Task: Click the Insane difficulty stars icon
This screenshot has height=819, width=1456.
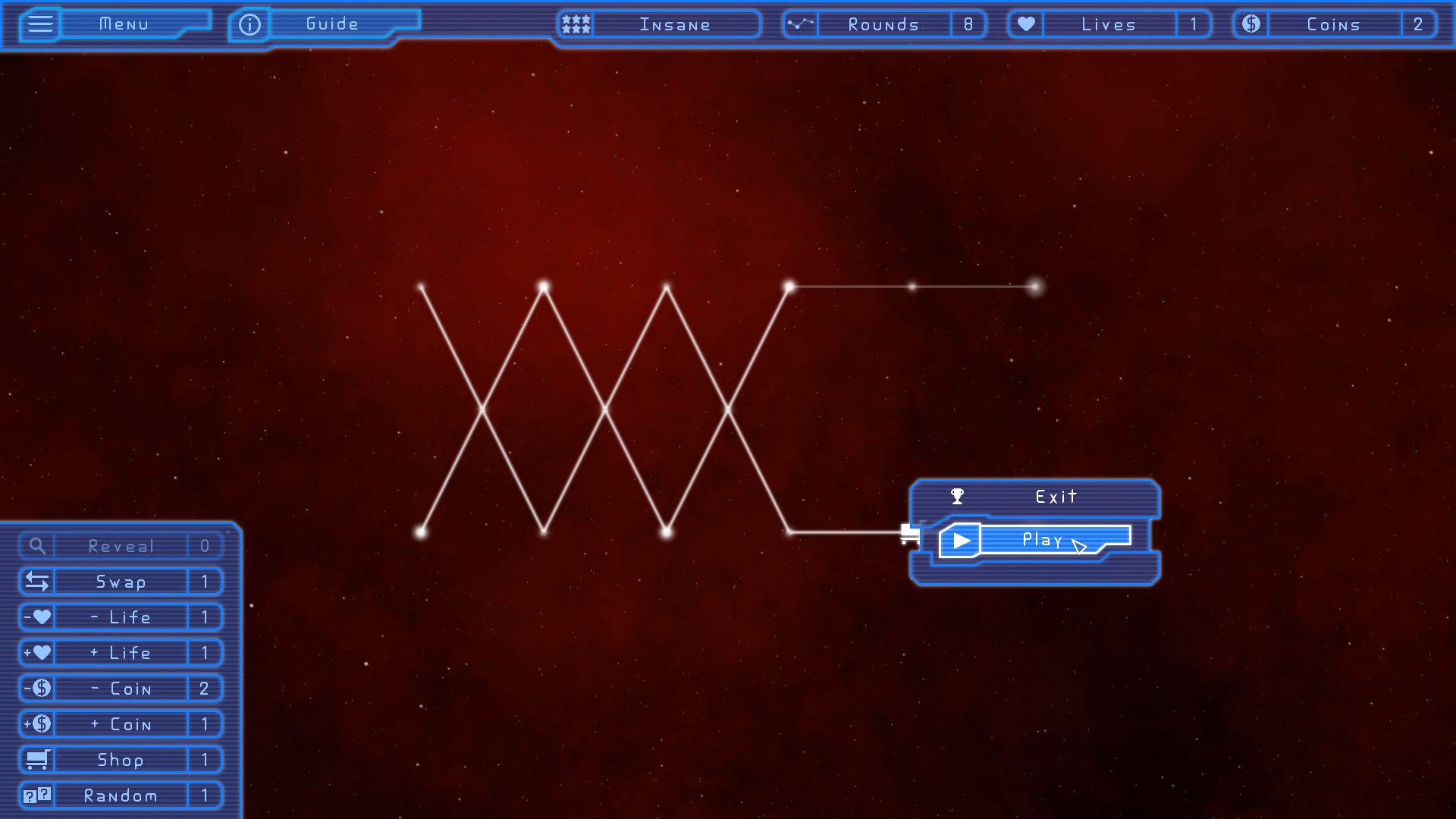Action: click(575, 24)
